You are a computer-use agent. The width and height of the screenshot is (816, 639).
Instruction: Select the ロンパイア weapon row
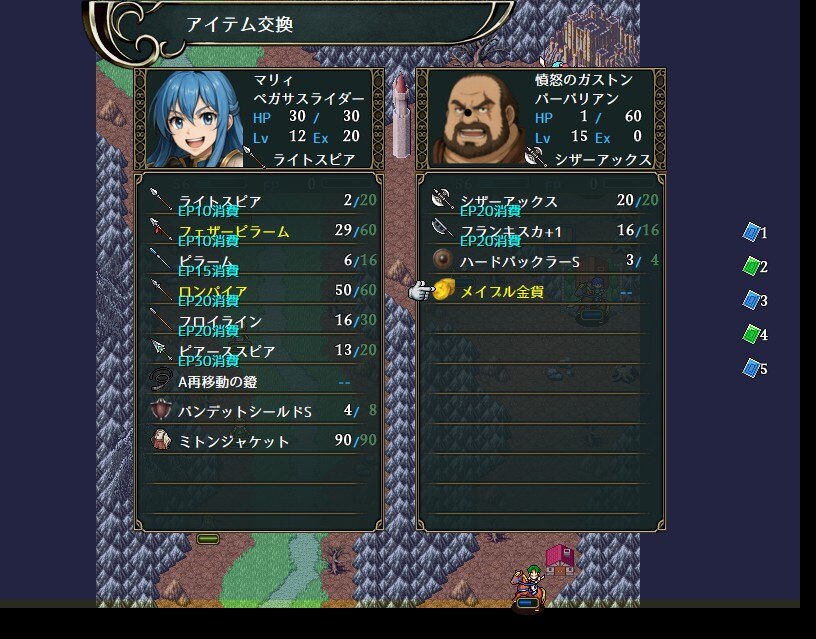point(256,291)
